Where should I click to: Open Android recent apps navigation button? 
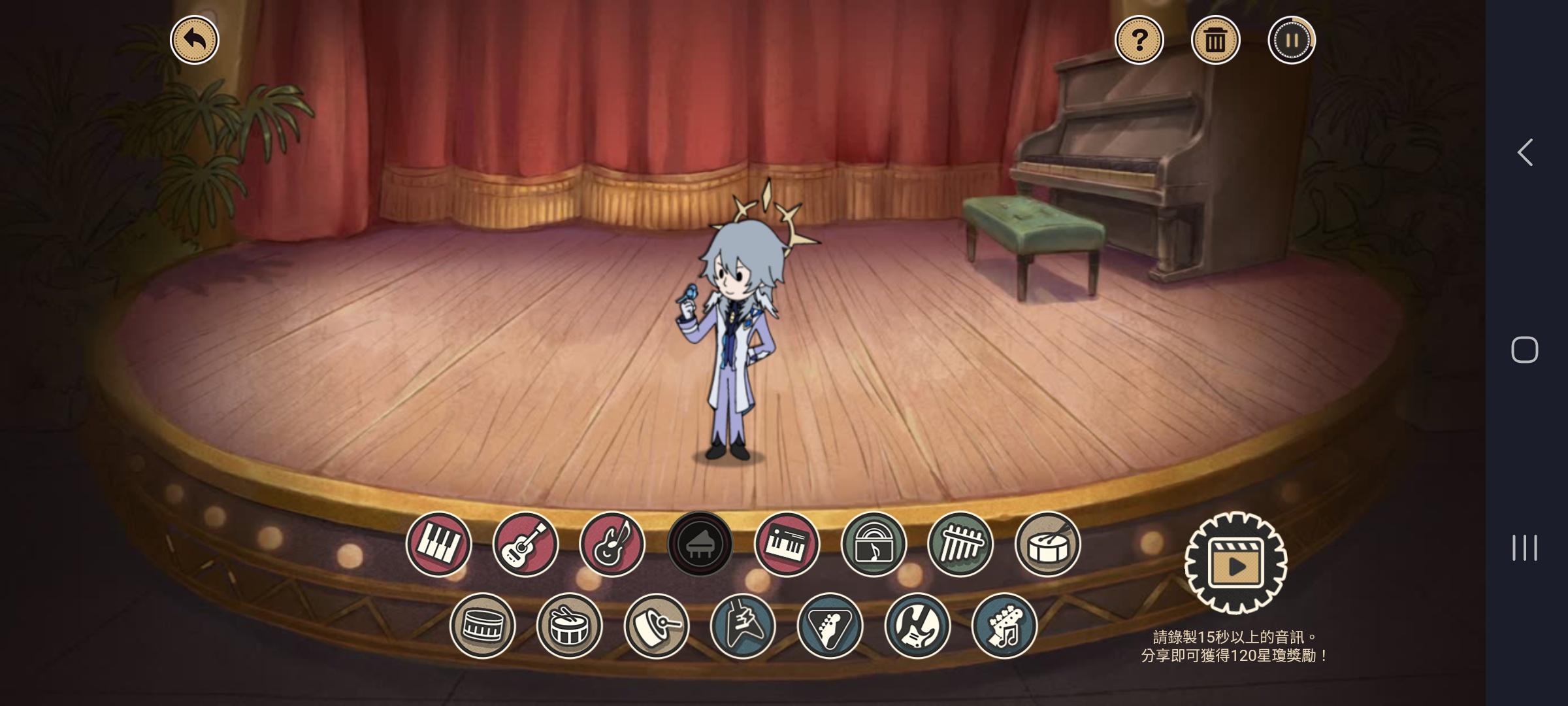1524,548
